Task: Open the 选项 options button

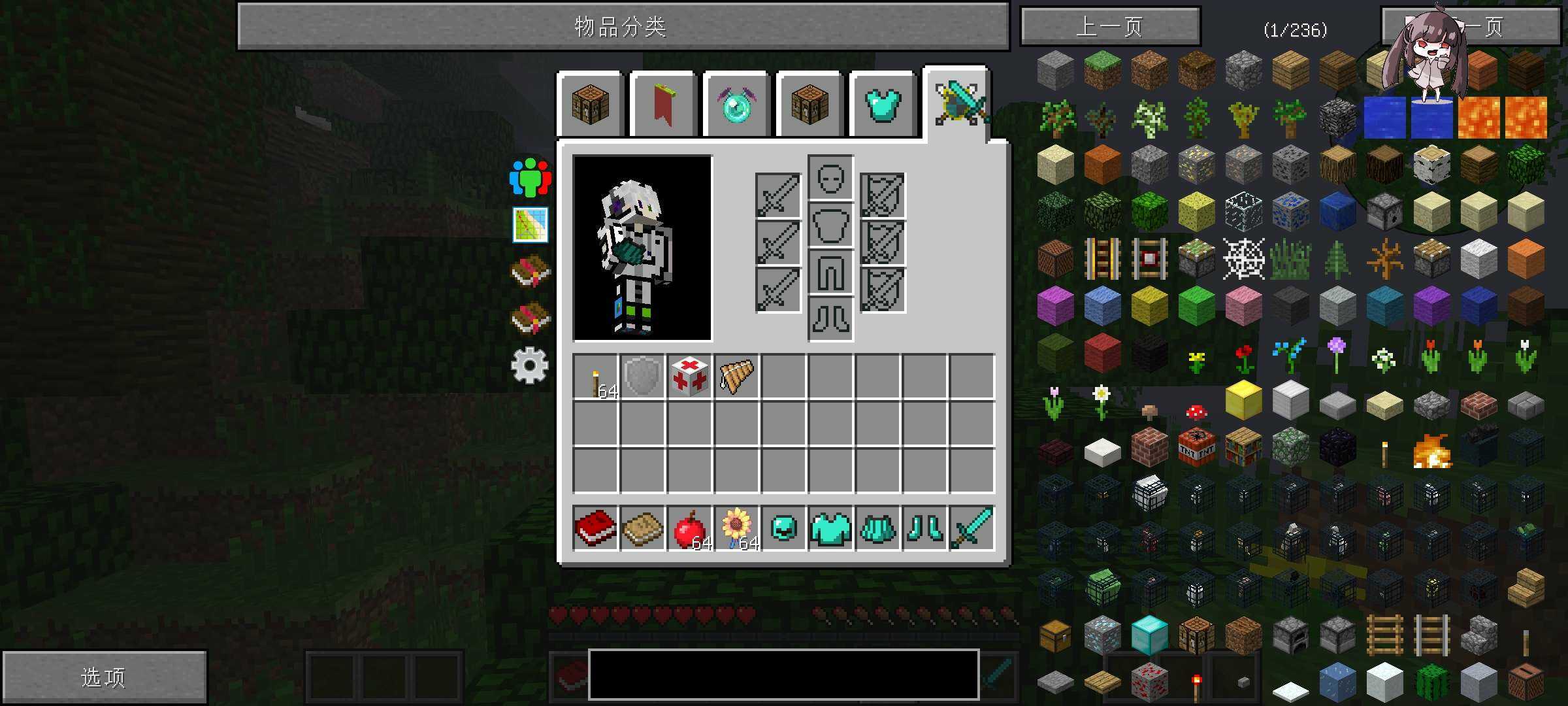Action: point(104,677)
